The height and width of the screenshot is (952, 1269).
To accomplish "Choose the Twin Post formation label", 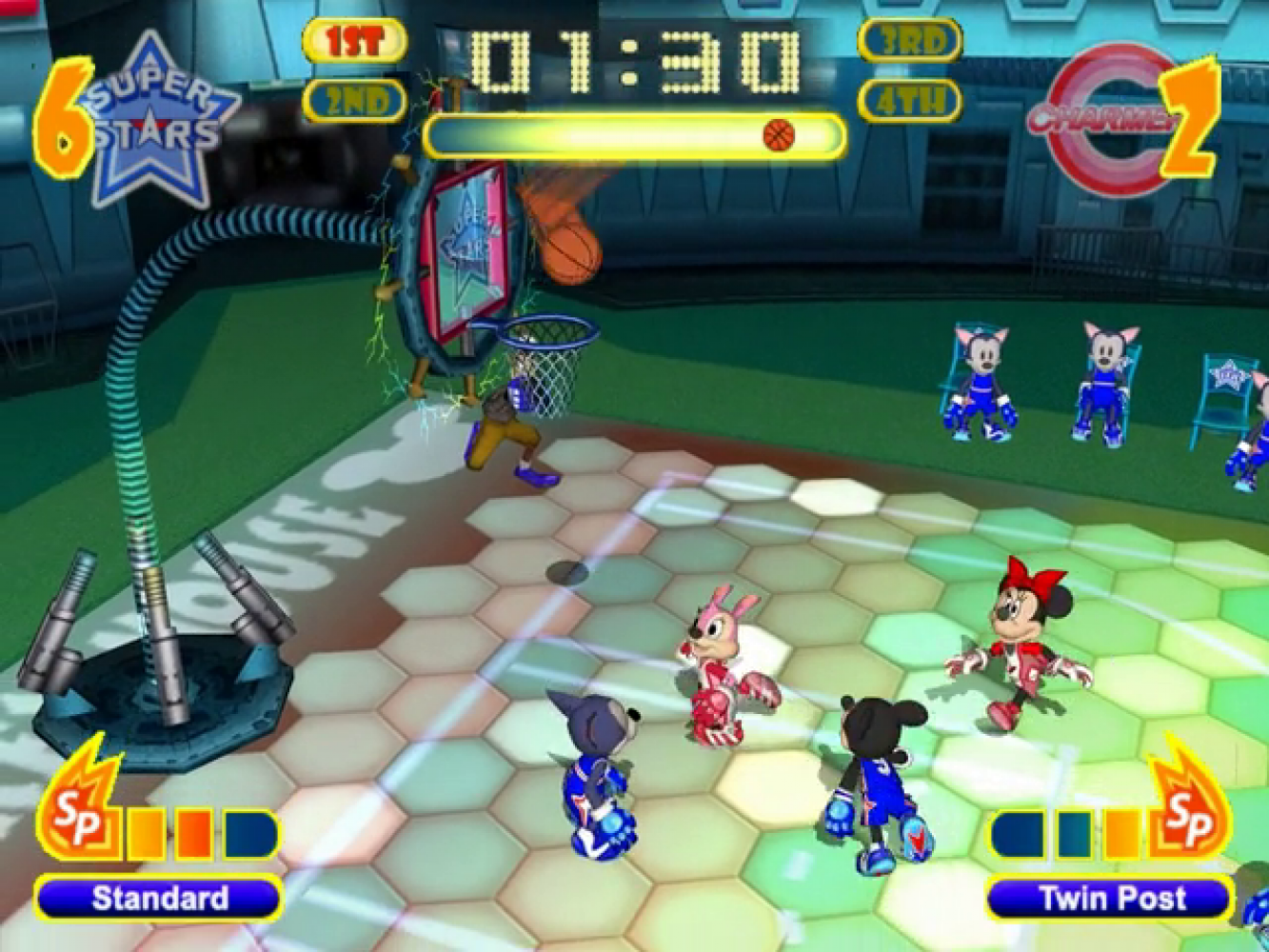I will point(1111,899).
